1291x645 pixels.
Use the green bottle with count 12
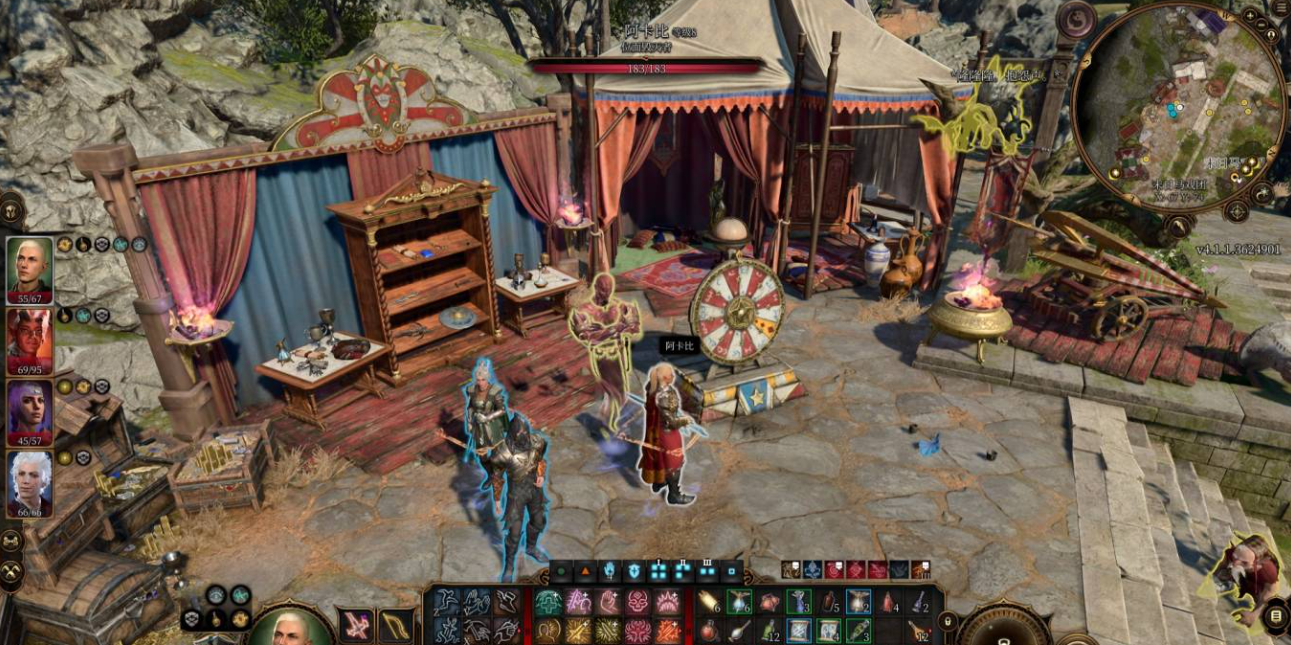tap(769, 631)
